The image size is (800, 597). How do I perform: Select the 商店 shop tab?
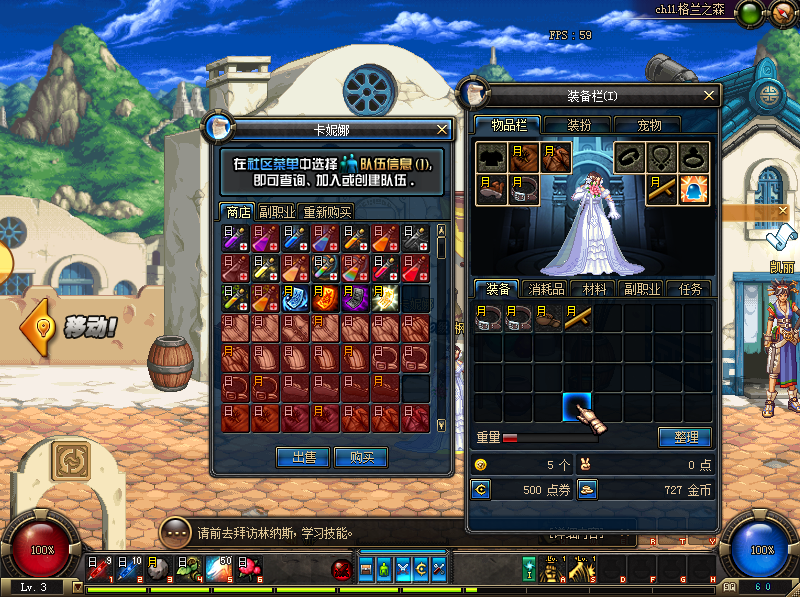[x=238, y=212]
